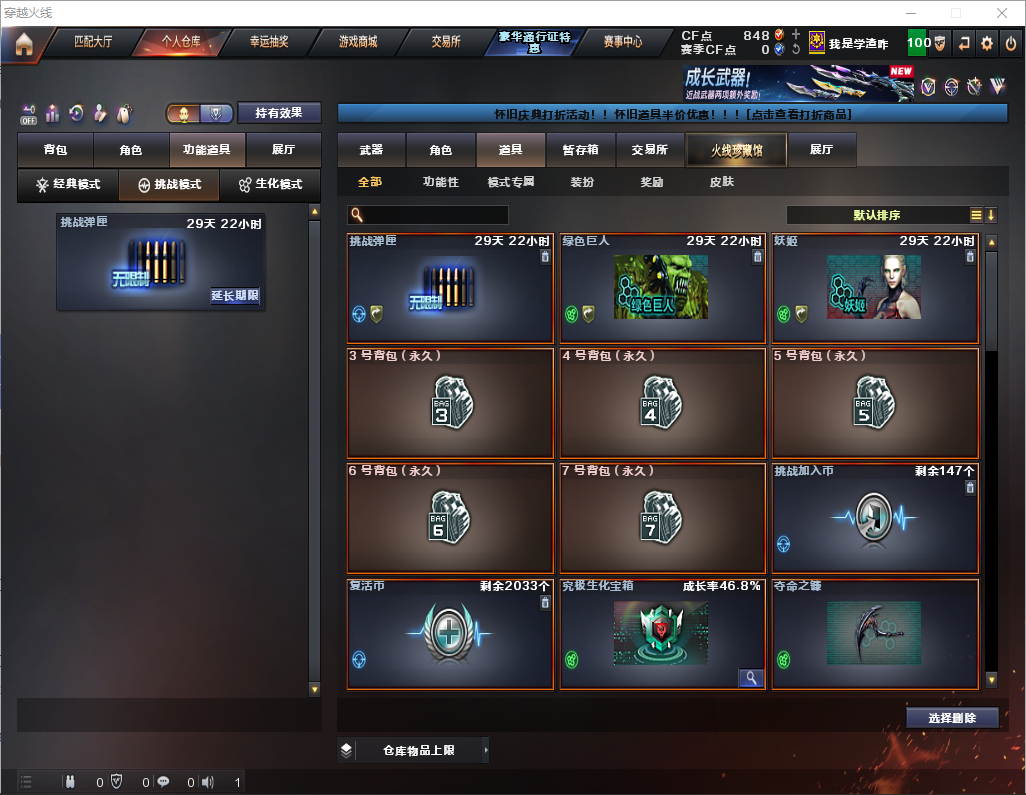Filter items by 功能性 category
Image resolution: width=1026 pixels, height=795 pixels.
click(440, 183)
